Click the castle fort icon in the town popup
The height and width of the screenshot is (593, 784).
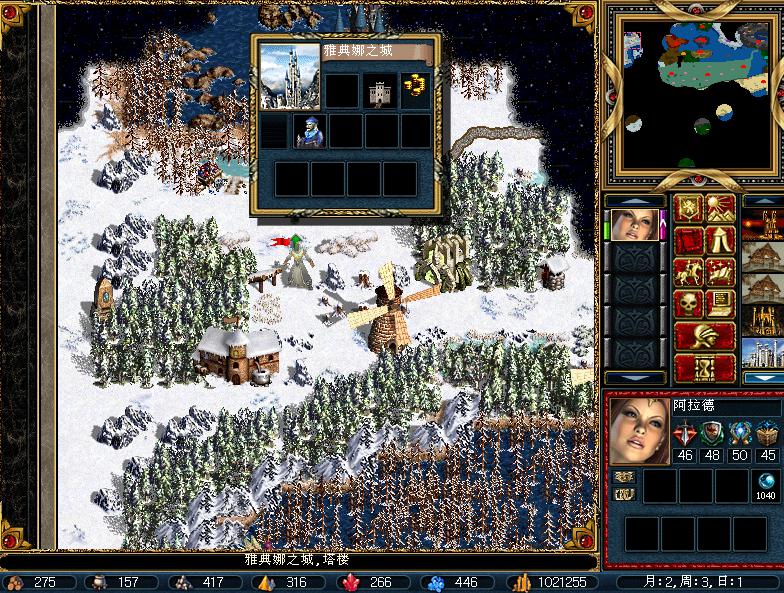380,91
